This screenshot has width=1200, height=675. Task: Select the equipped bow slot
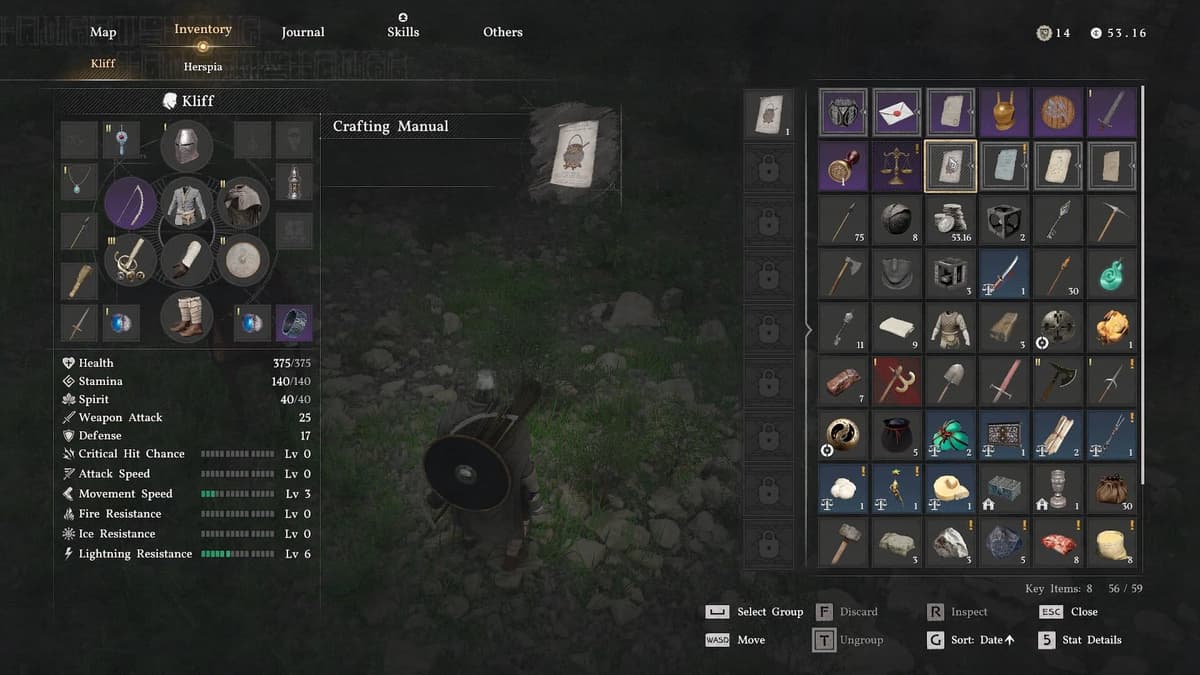[130, 203]
